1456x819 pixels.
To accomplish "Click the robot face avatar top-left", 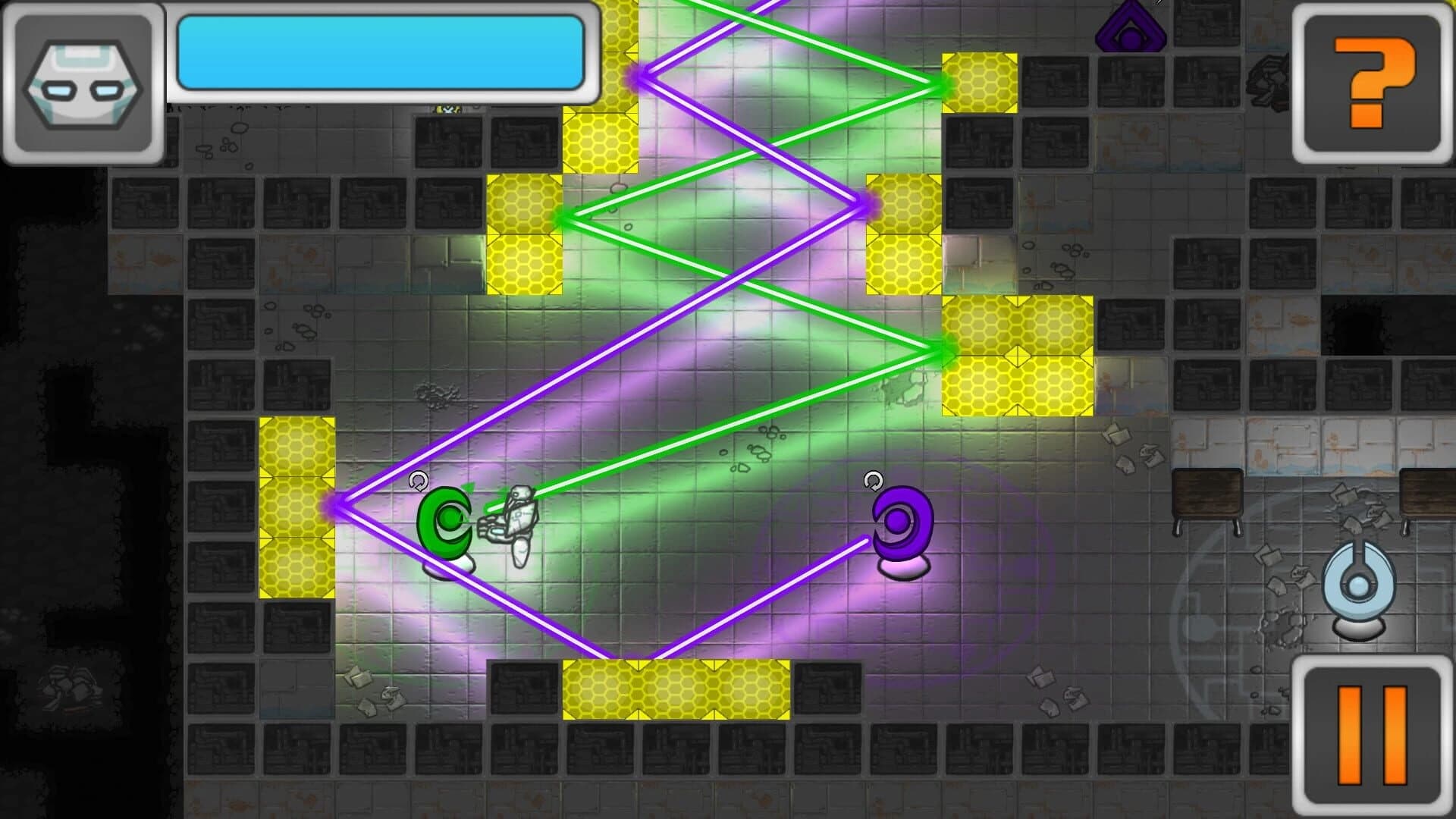I will (83, 83).
